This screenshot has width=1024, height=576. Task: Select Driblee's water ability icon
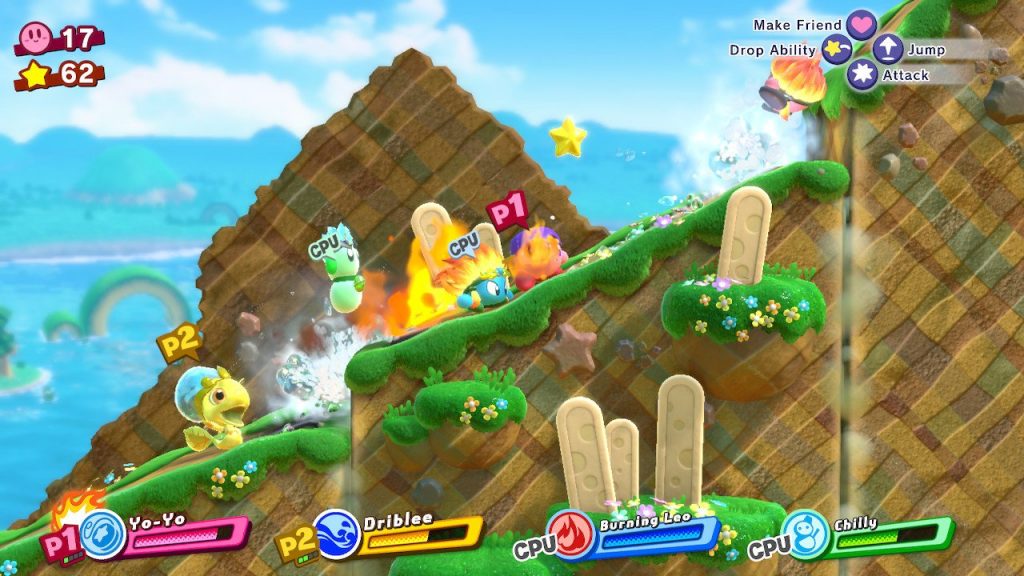[335, 534]
